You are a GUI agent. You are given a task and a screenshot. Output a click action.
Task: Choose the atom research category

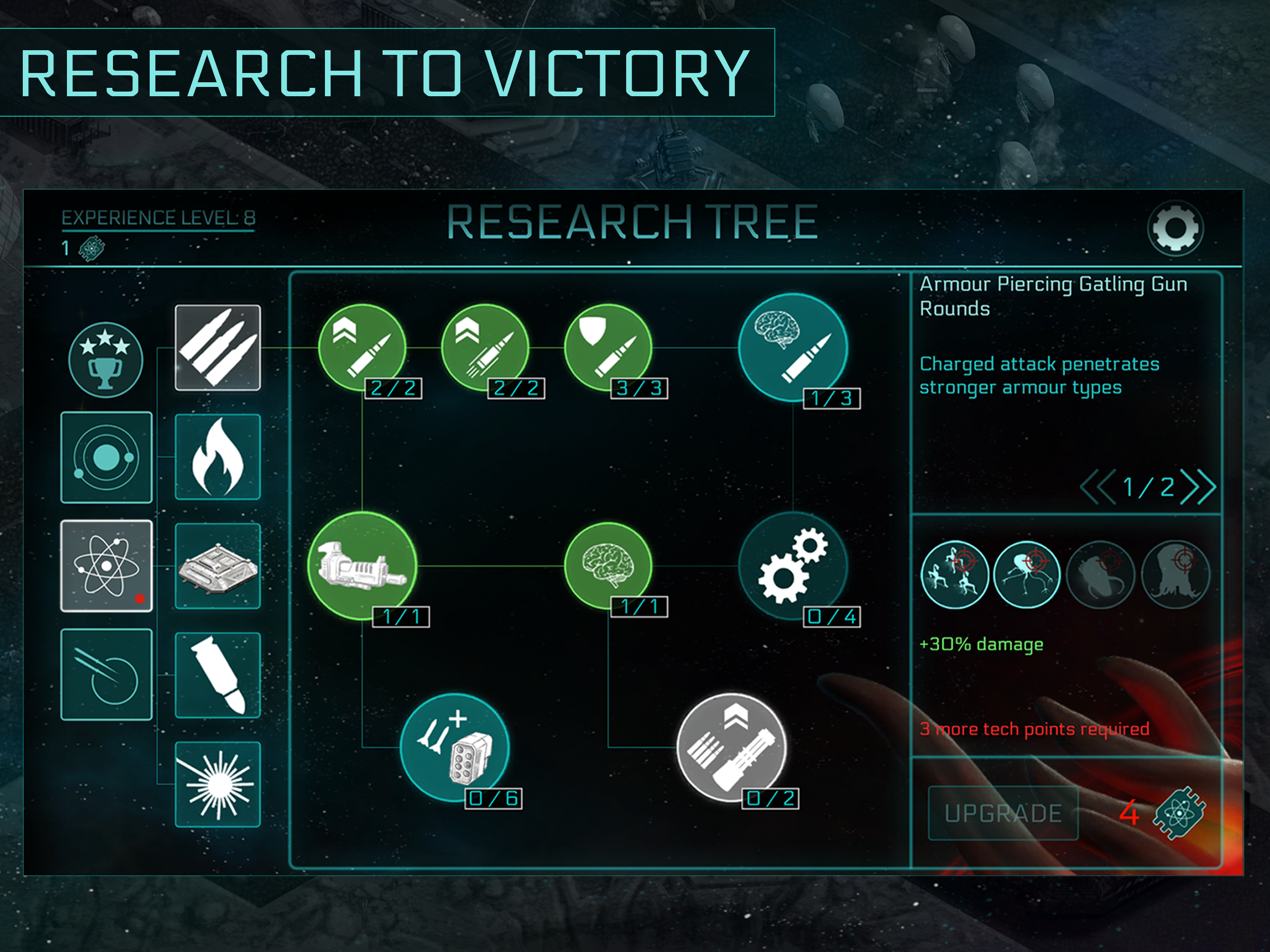106,566
